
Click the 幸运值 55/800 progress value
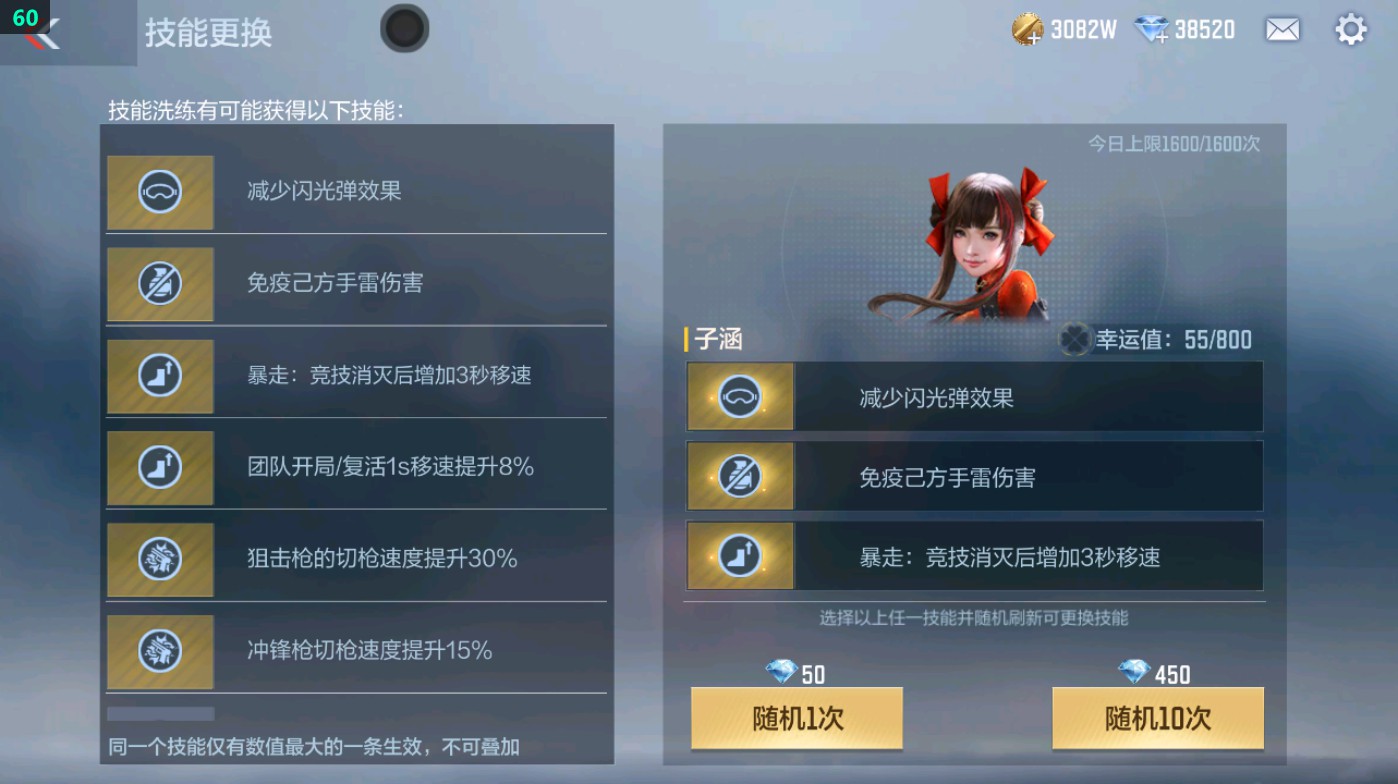[1178, 339]
